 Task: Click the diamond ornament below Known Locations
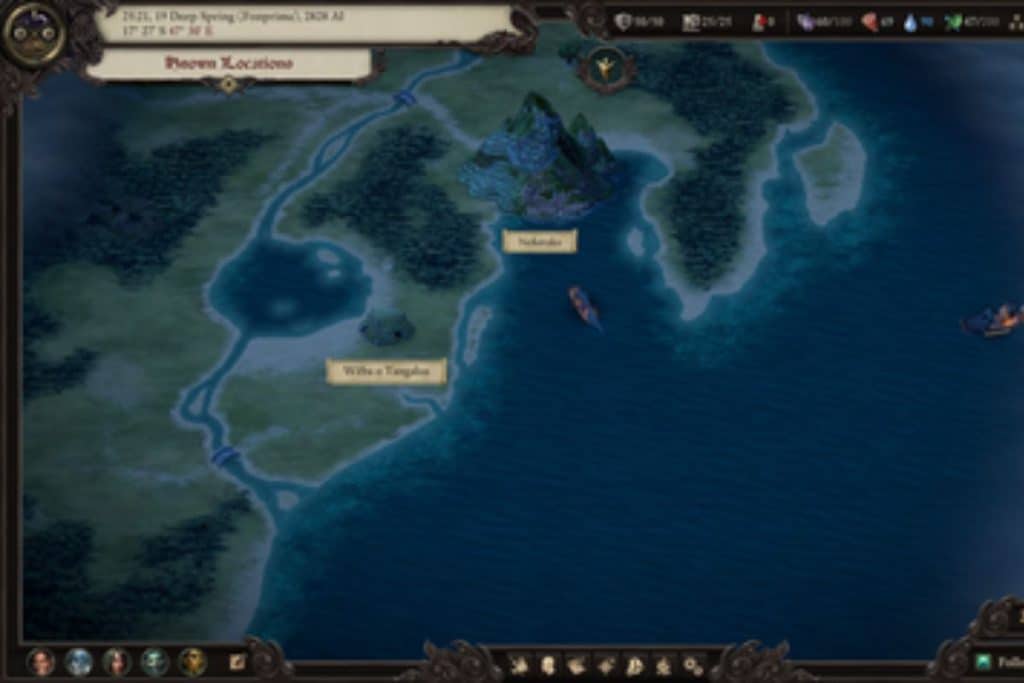[x=229, y=85]
